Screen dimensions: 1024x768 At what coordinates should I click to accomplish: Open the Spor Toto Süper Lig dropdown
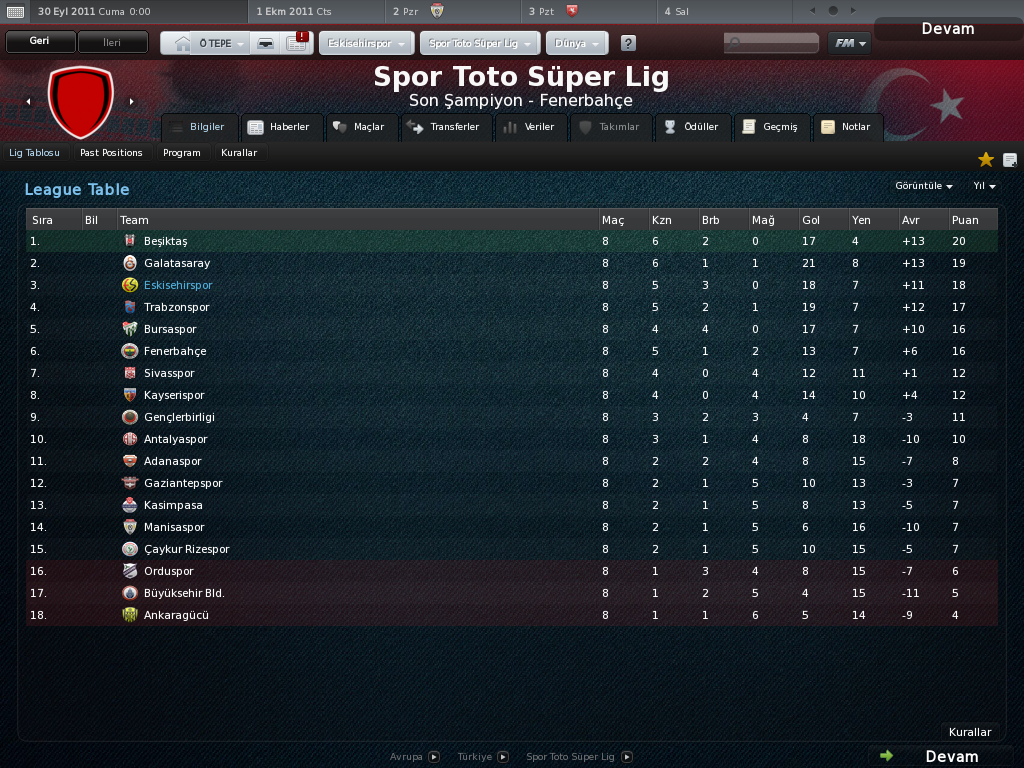480,44
